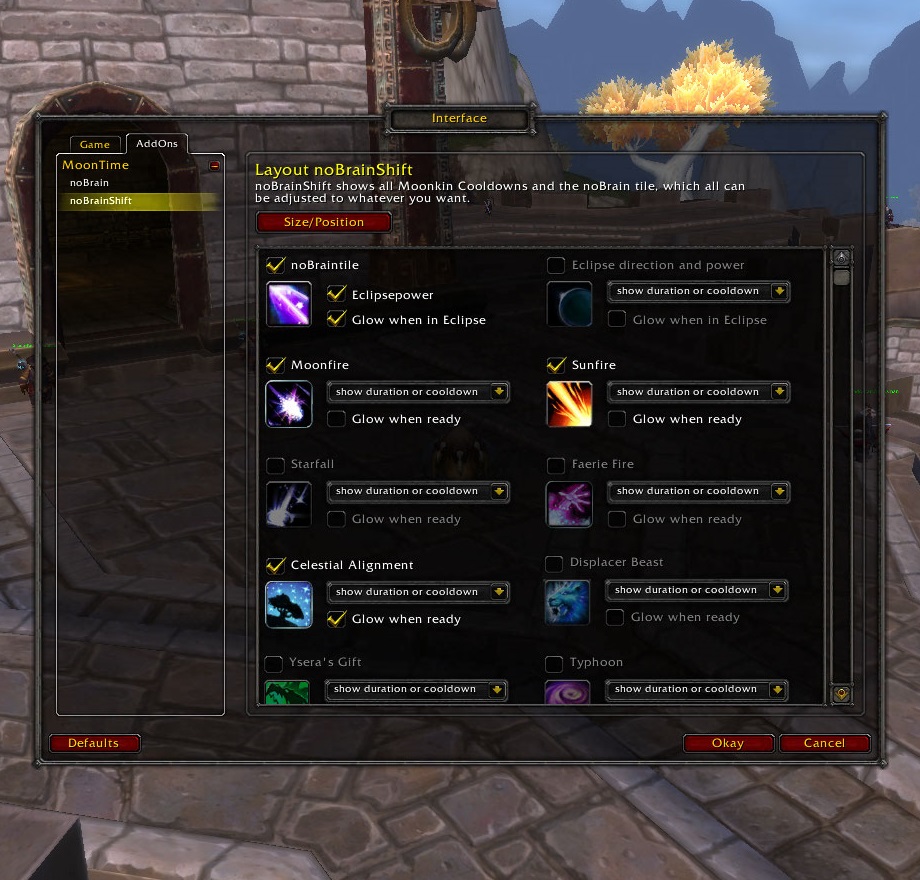Image resolution: width=920 pixels, height=880 pixels.
Task: Enable the Starfall checkbox
Action: click(275, 465)
